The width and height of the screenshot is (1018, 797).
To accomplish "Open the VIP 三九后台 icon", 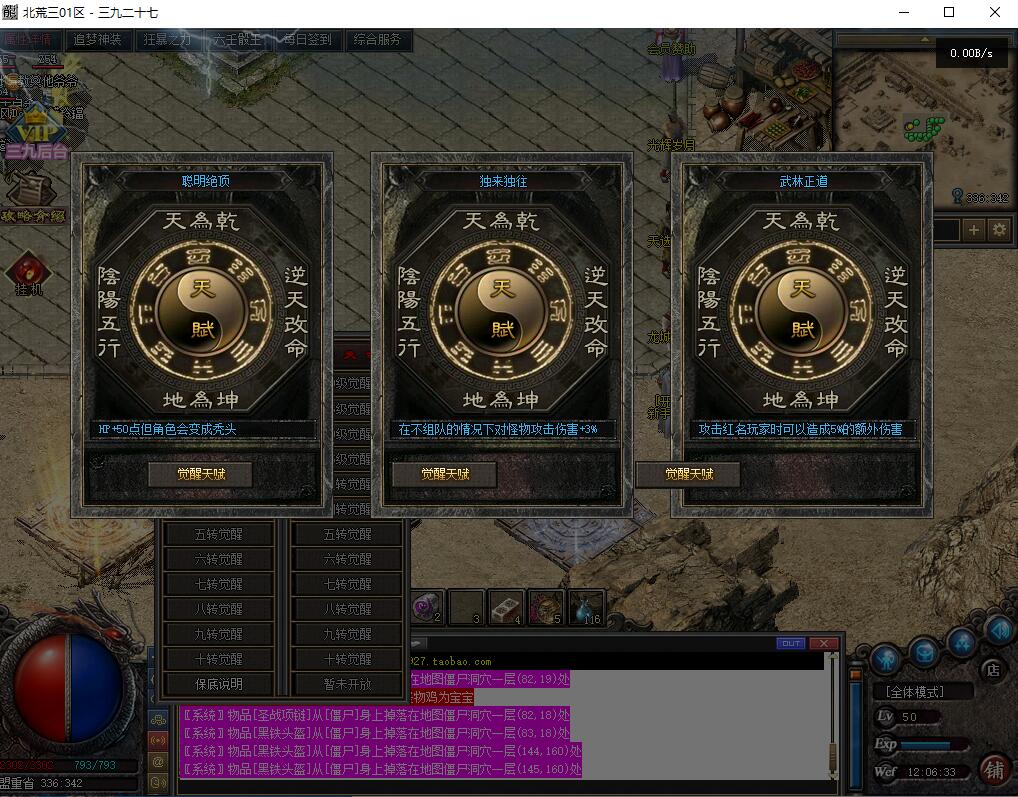I will coord(36,138).
